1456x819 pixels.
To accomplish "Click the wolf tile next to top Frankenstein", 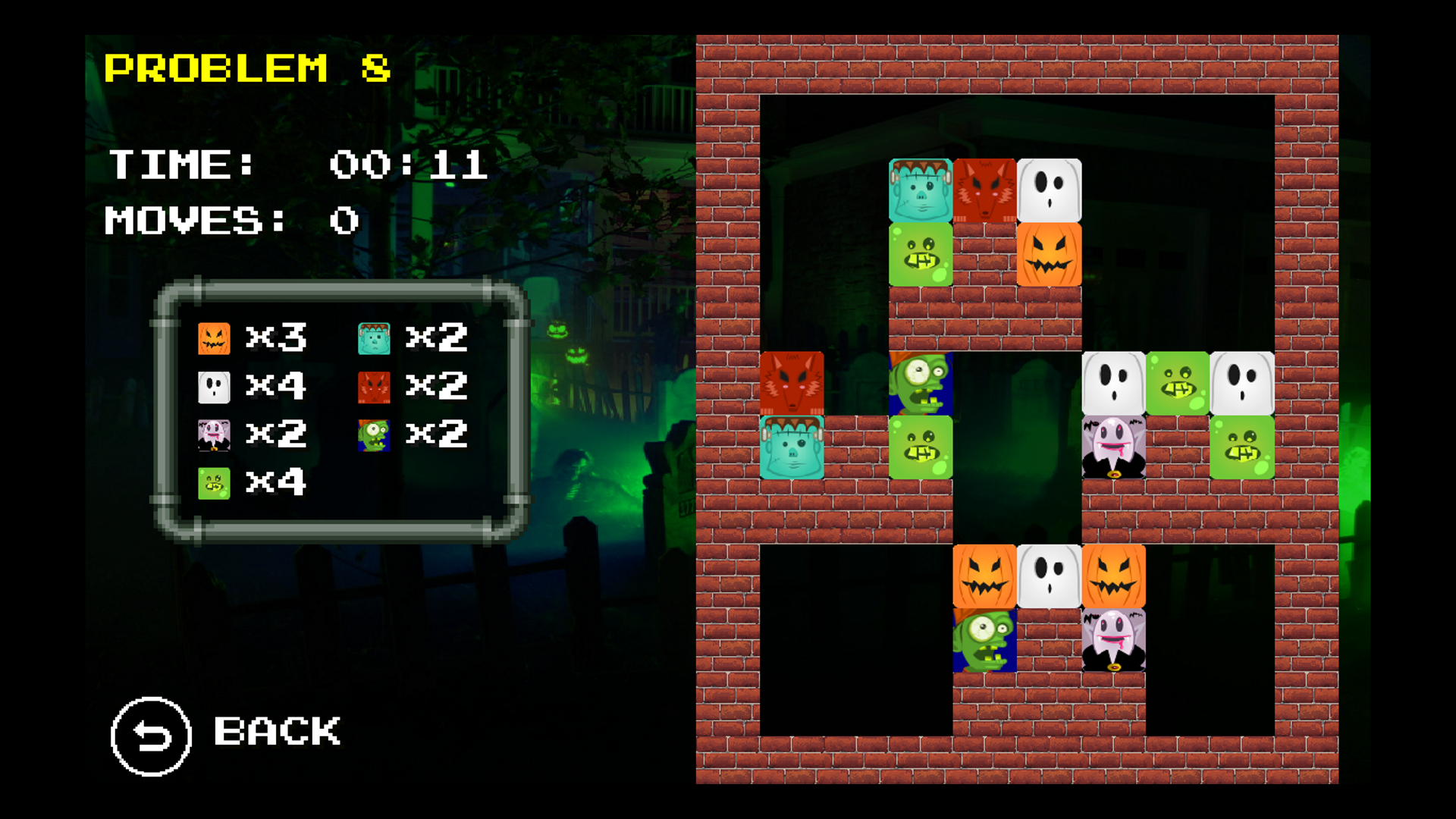I will (x=984, y=190).
